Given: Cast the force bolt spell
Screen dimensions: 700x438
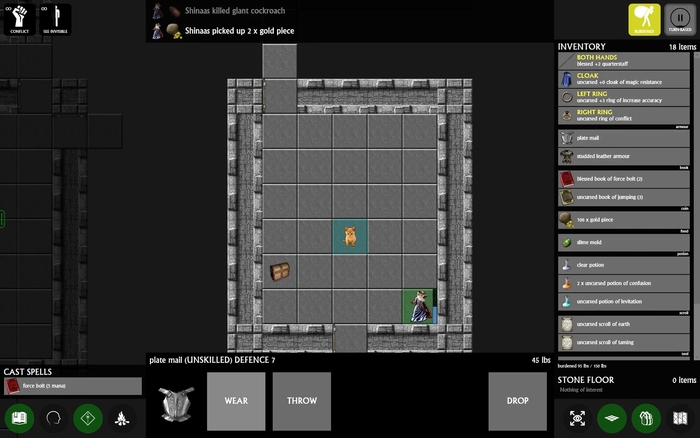Looking at the screenshot, I should 72,386.
